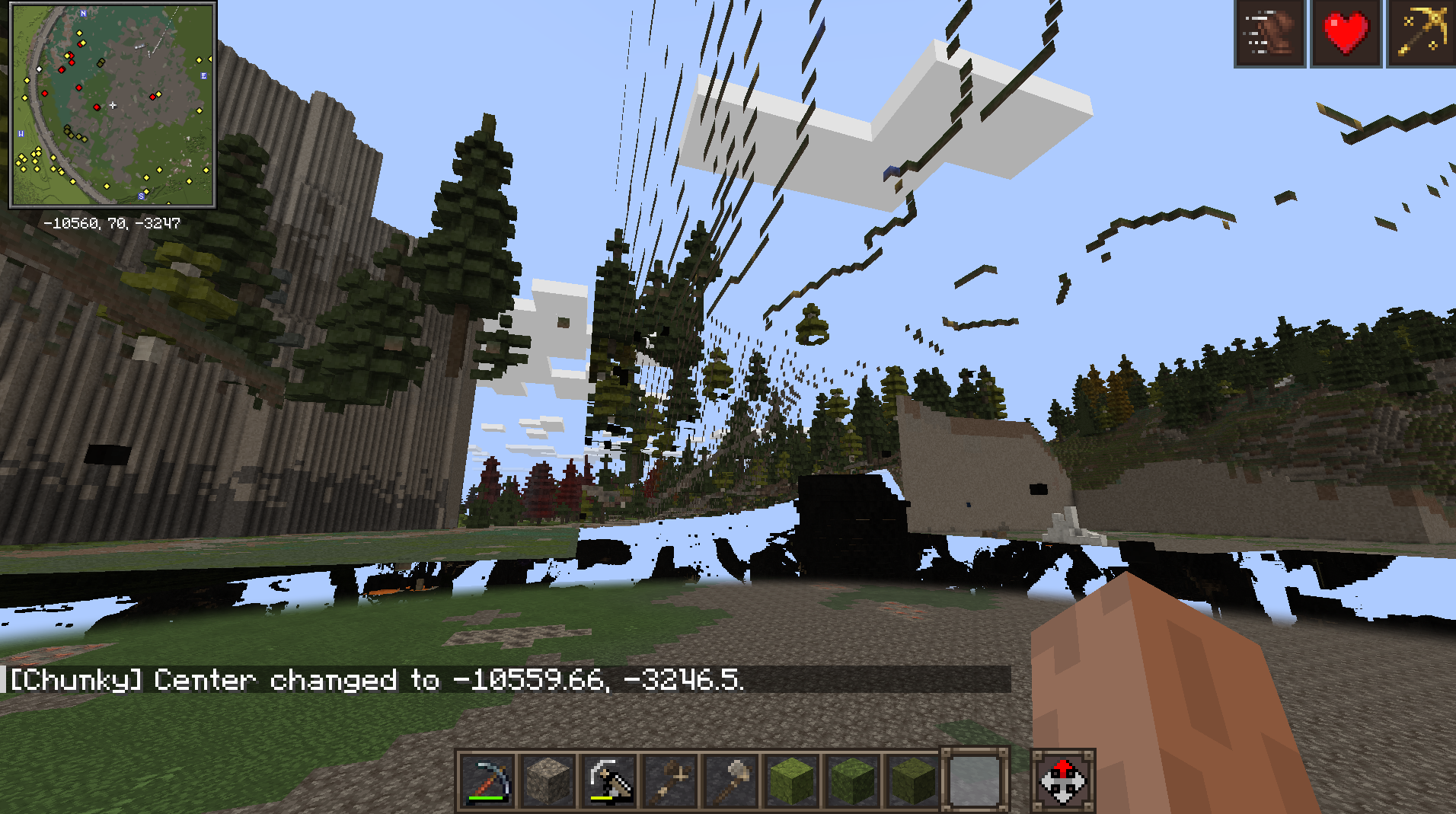Click the green durability bar under the pickaxe
This screenshot has height=814, width=1456.
tap(486, 797)
